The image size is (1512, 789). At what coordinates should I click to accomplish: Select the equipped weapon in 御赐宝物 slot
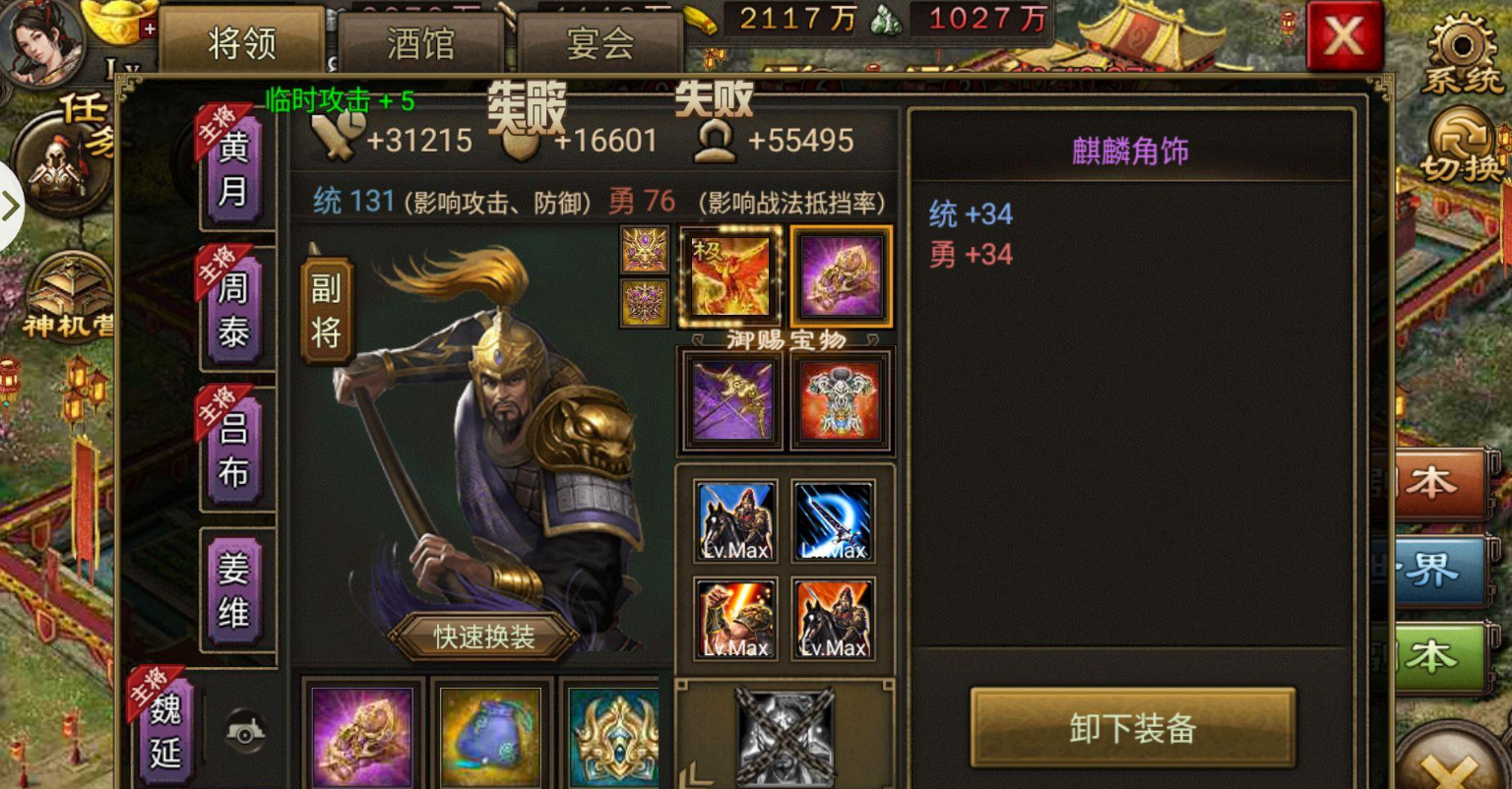click(x=731, y=398)
